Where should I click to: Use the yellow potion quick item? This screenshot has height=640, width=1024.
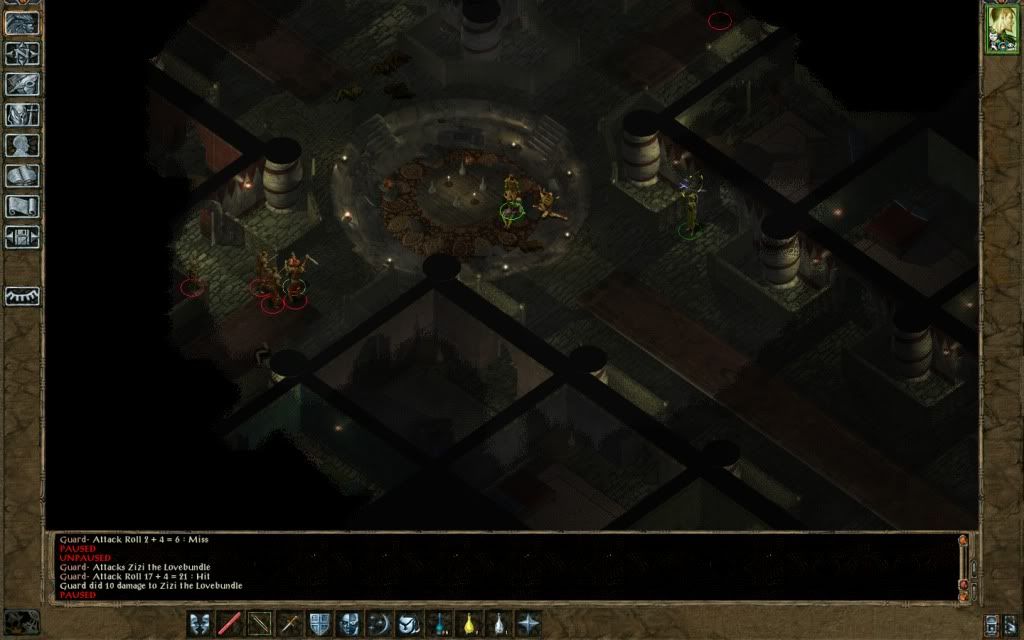pos(469,623)
